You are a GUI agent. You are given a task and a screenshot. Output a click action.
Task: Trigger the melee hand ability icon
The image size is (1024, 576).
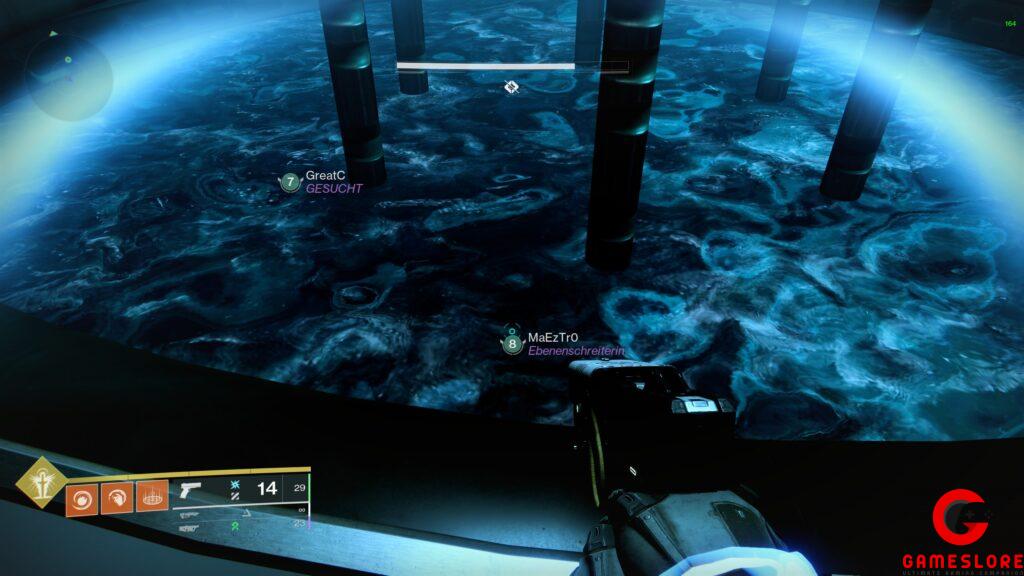(117, 496)
